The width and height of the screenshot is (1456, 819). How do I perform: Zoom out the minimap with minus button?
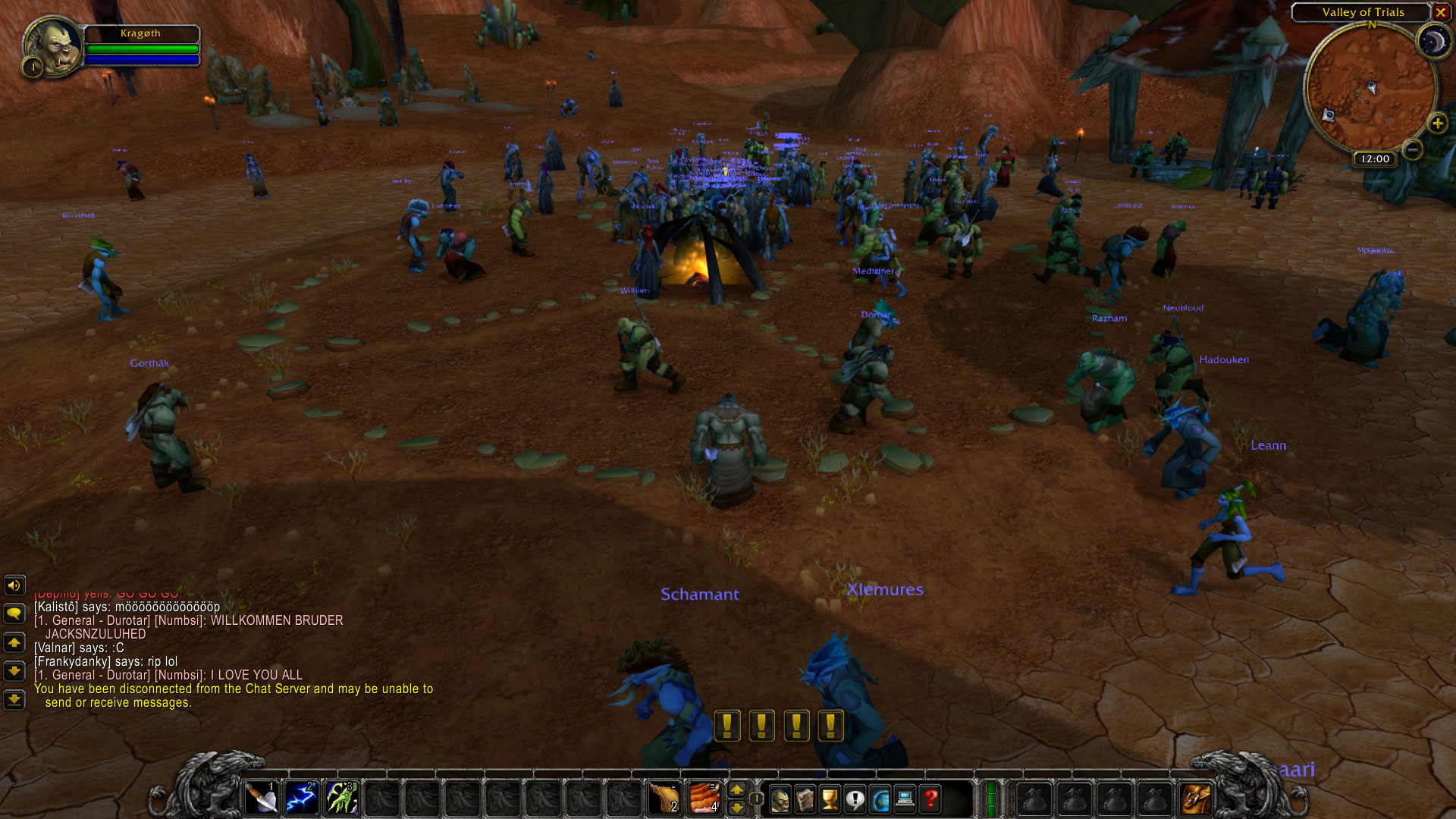[1412, 149]
